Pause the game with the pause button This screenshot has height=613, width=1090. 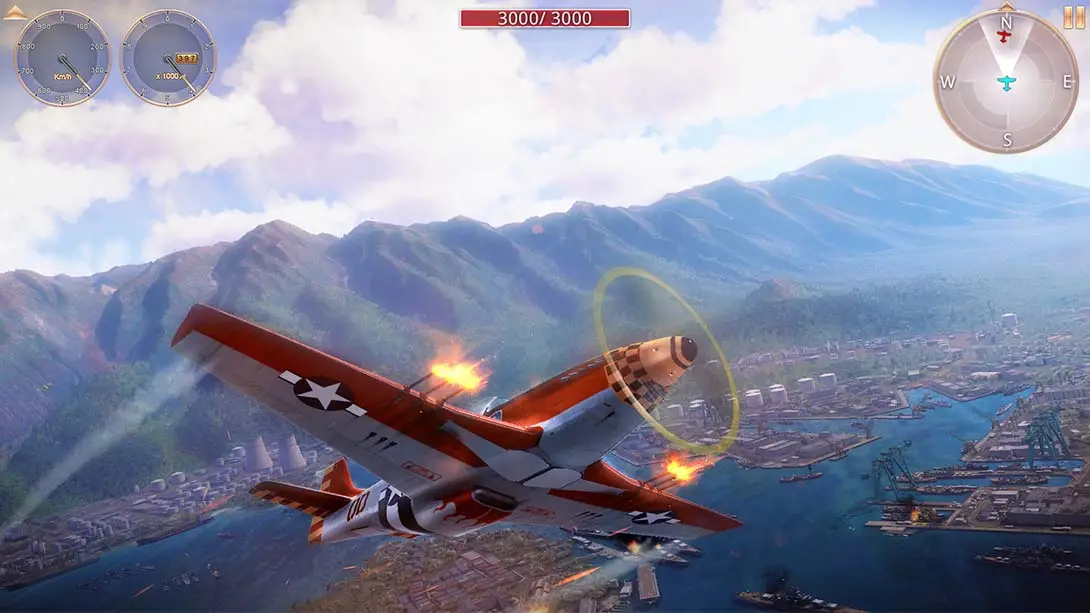click(1073, 17)
